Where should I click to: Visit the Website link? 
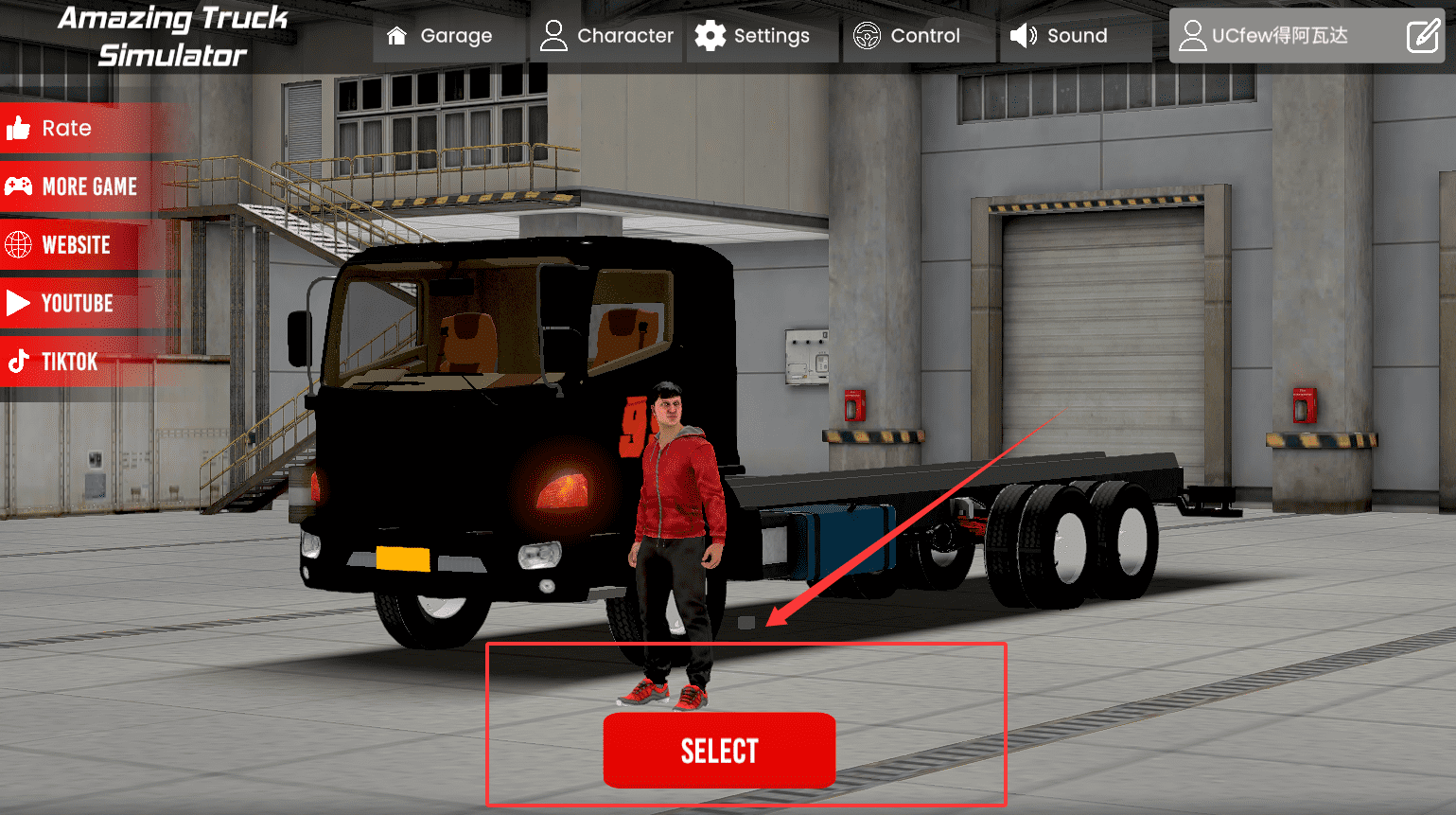59,245
